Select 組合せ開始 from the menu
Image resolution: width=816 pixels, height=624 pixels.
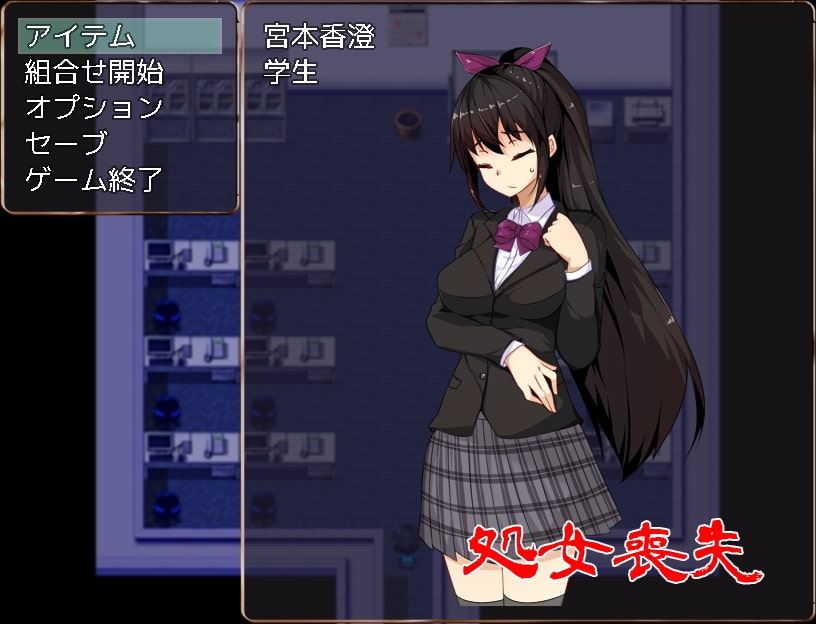(x=94, y=72)
